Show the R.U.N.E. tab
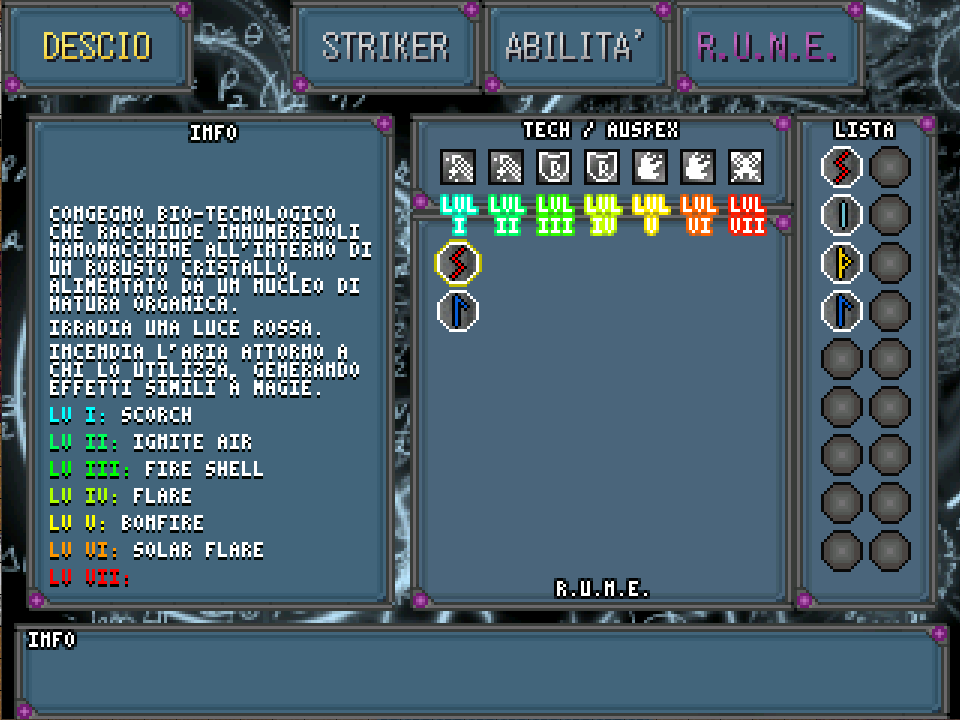Image resolution: width=960 pixels, height=720 pixels. [767, 47]
